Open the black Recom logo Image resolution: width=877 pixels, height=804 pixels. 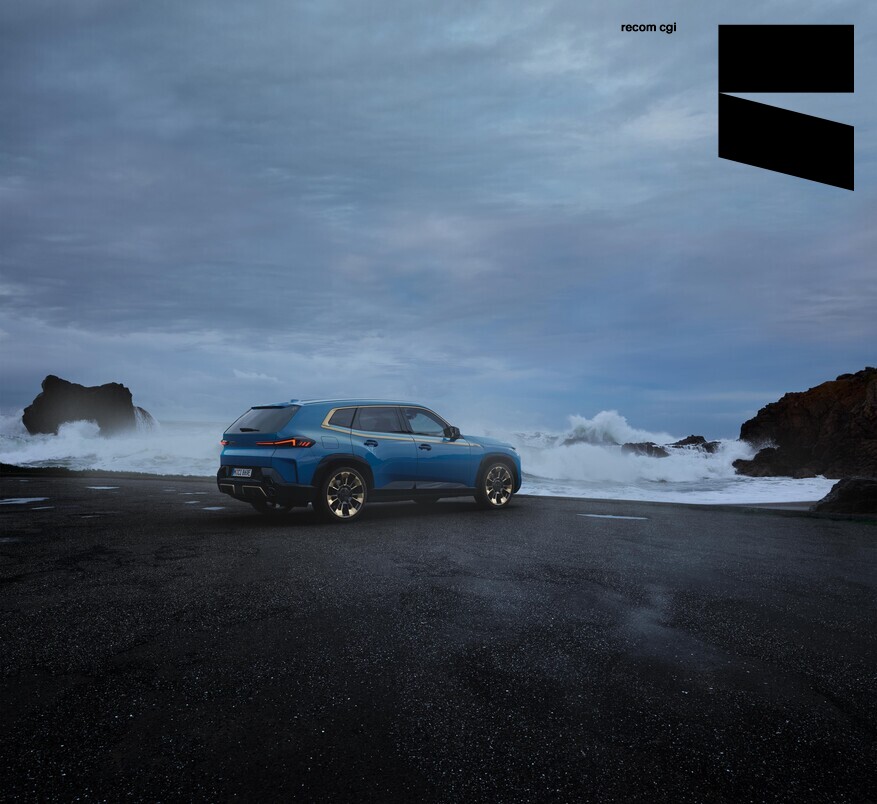(x=785, y=106)
